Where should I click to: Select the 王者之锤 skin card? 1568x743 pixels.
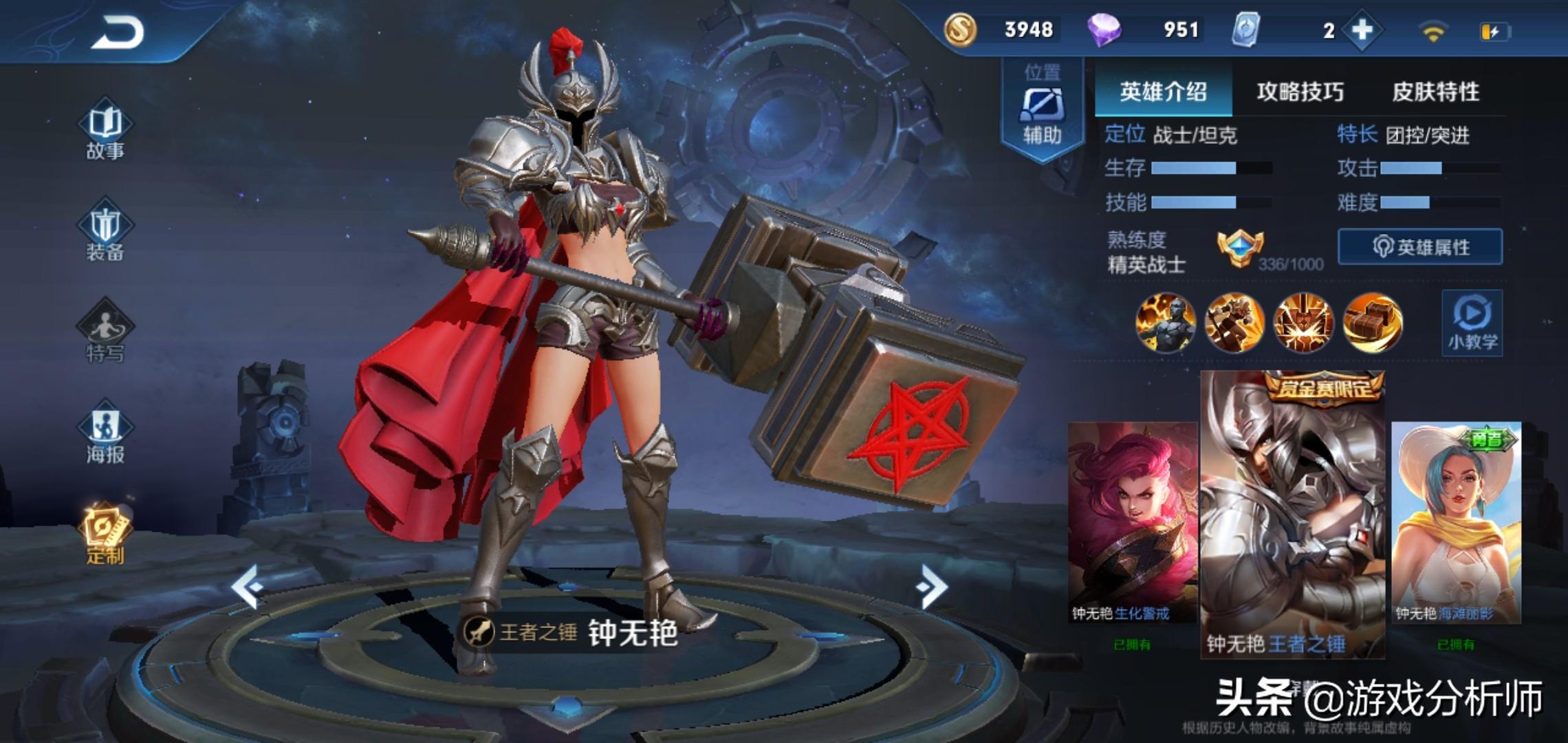(x=1292, y=516)
